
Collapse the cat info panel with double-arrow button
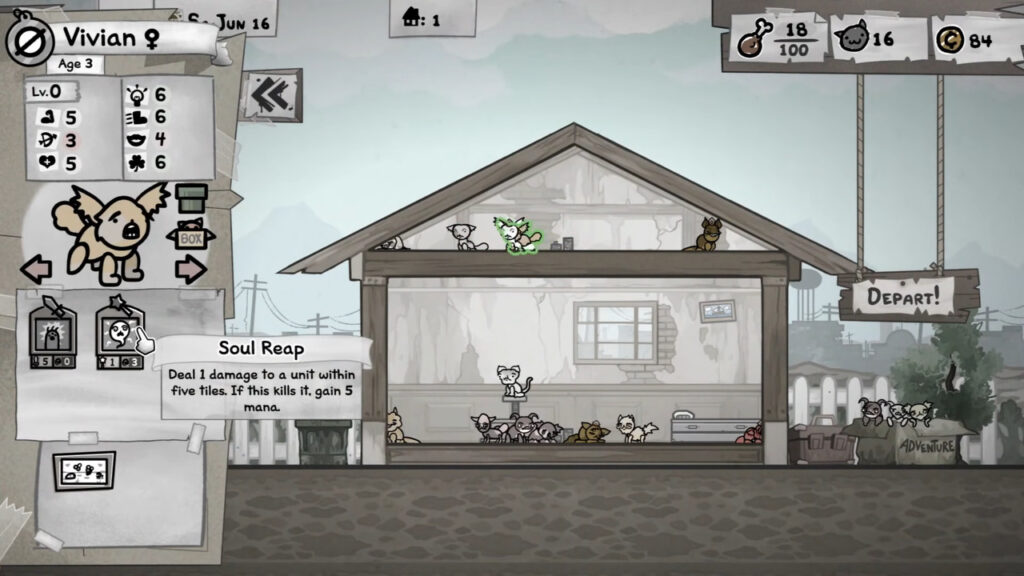click(270, 95)
